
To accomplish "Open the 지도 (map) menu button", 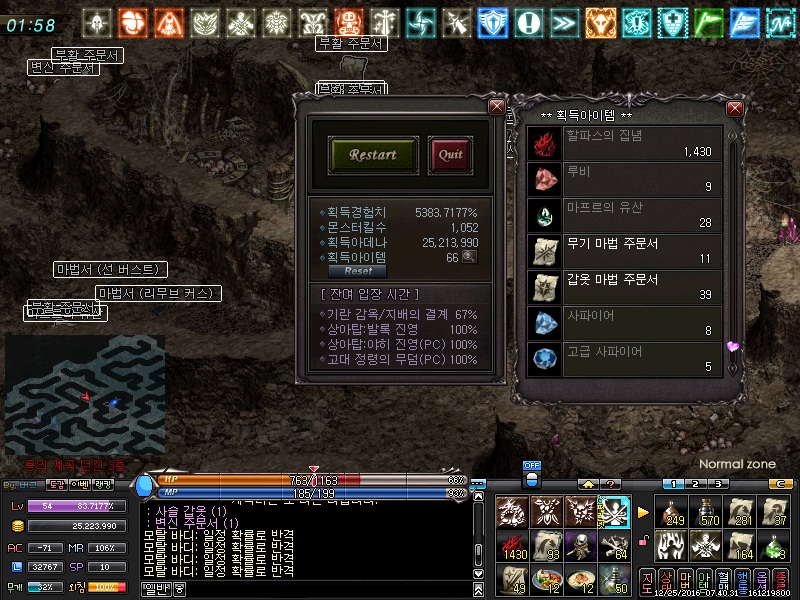I will [x=647, y=580].
